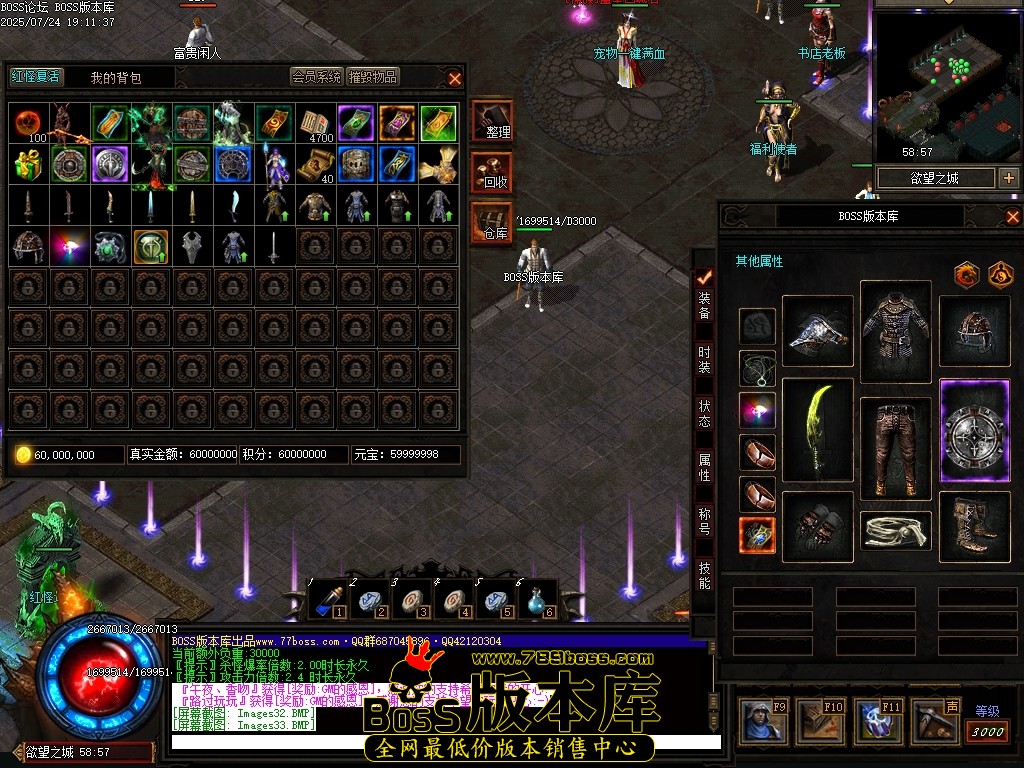Pick the book item stacked 4700
This screenshot has width=1024, height=768.
(x=315, y=123)
